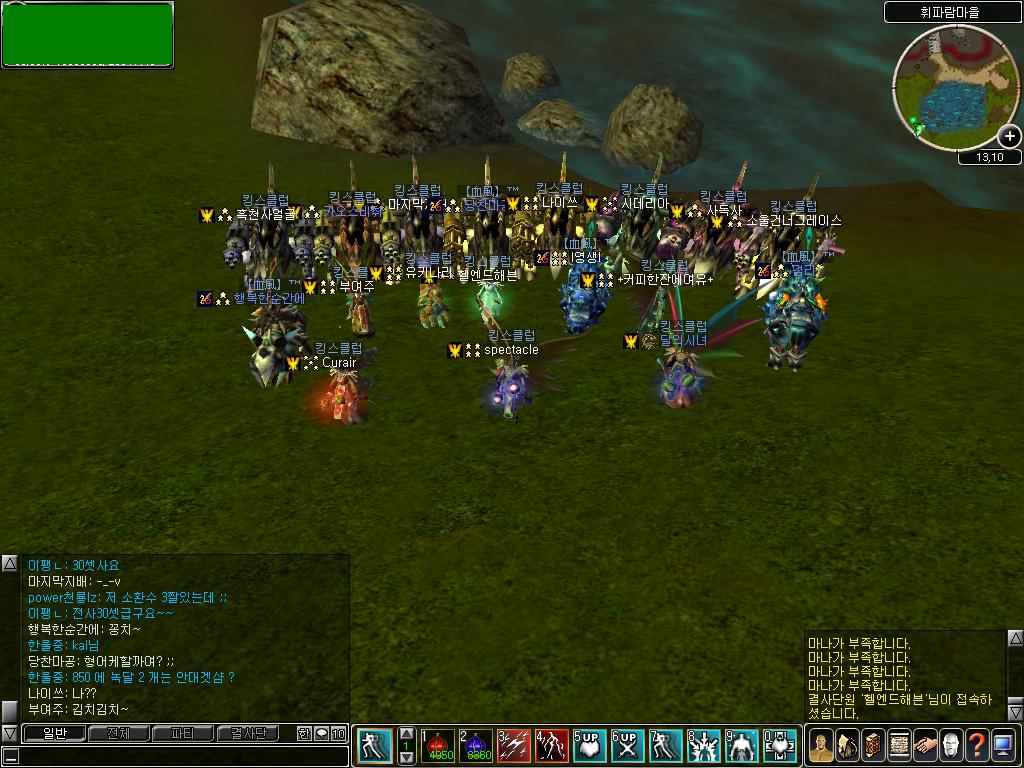Zoom the minimap with the plus button
The image size is (1024, 768).
pos(1009,137)
